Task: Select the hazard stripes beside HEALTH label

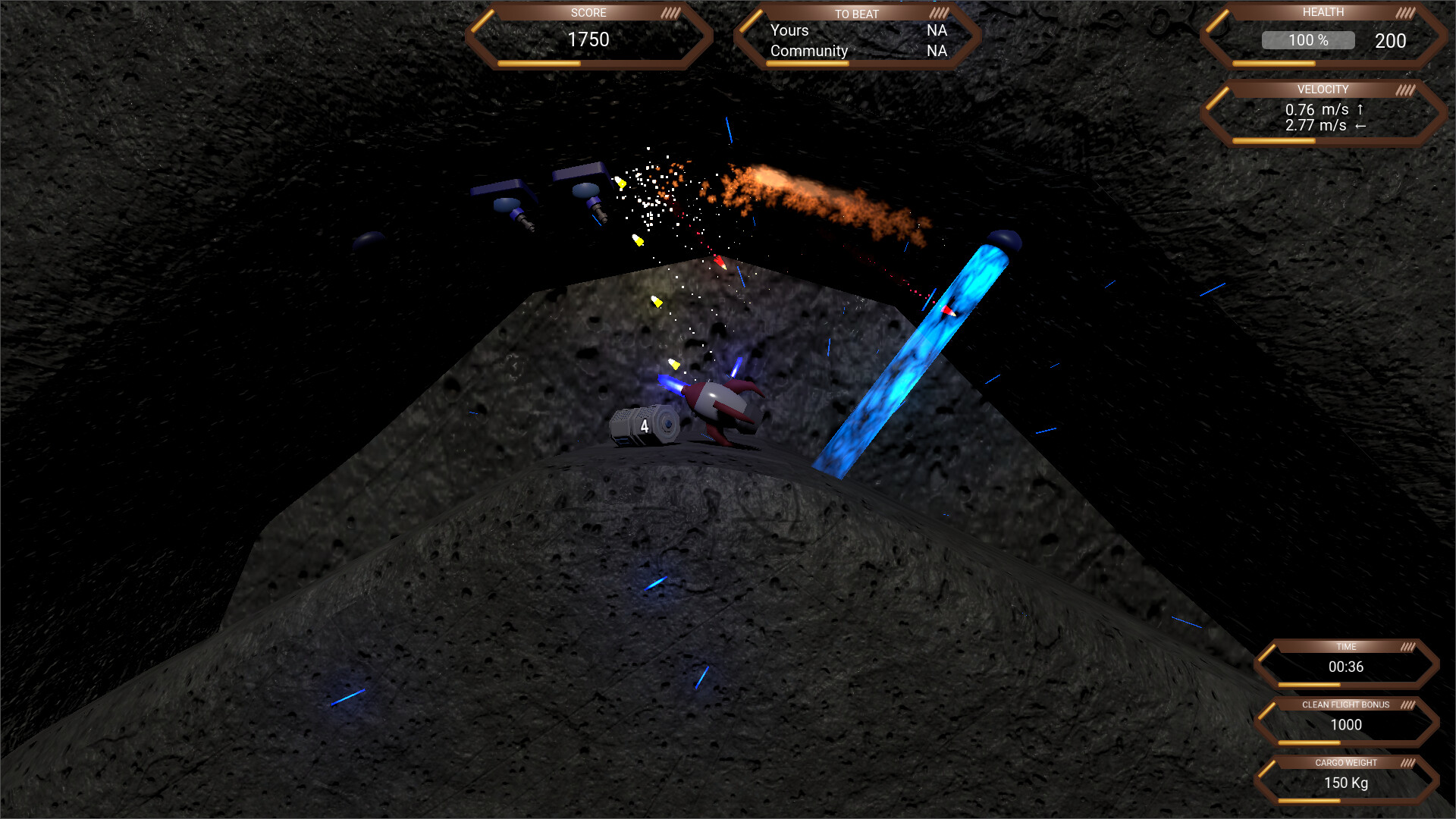Action: pos(1404,11)
